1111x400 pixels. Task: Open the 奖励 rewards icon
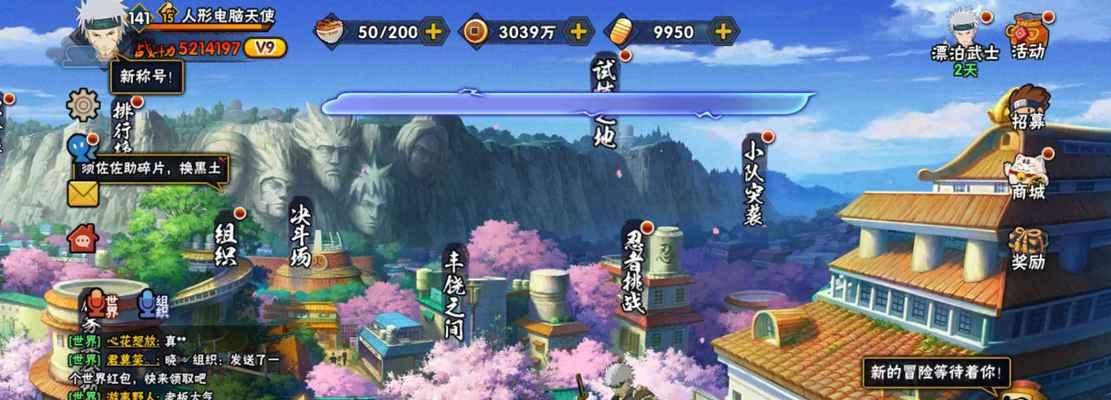point(1028,248)
